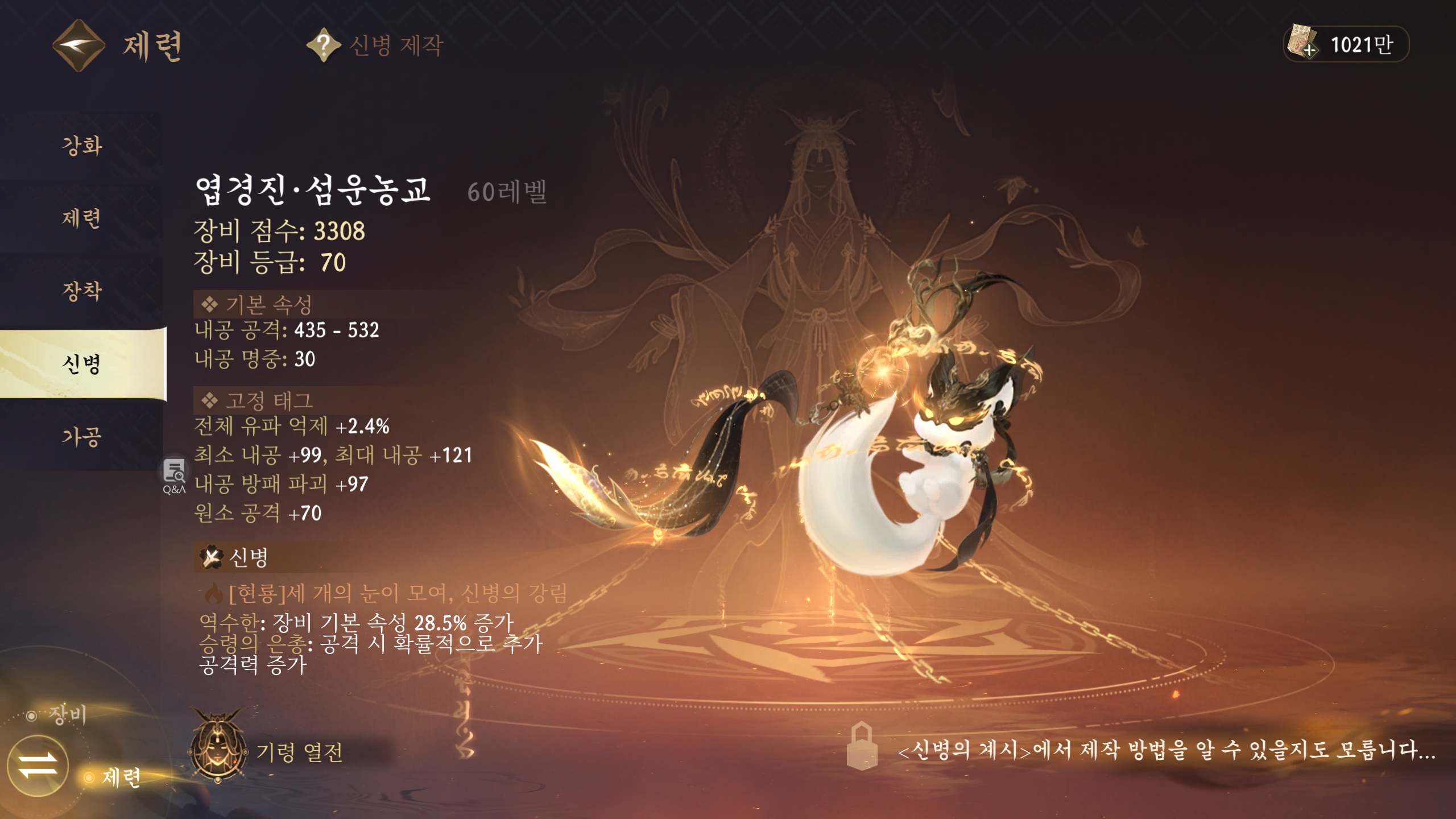Select the 제련 side tab
Viewport: 1456px width, 819px height.
click(x=82, y=218)
